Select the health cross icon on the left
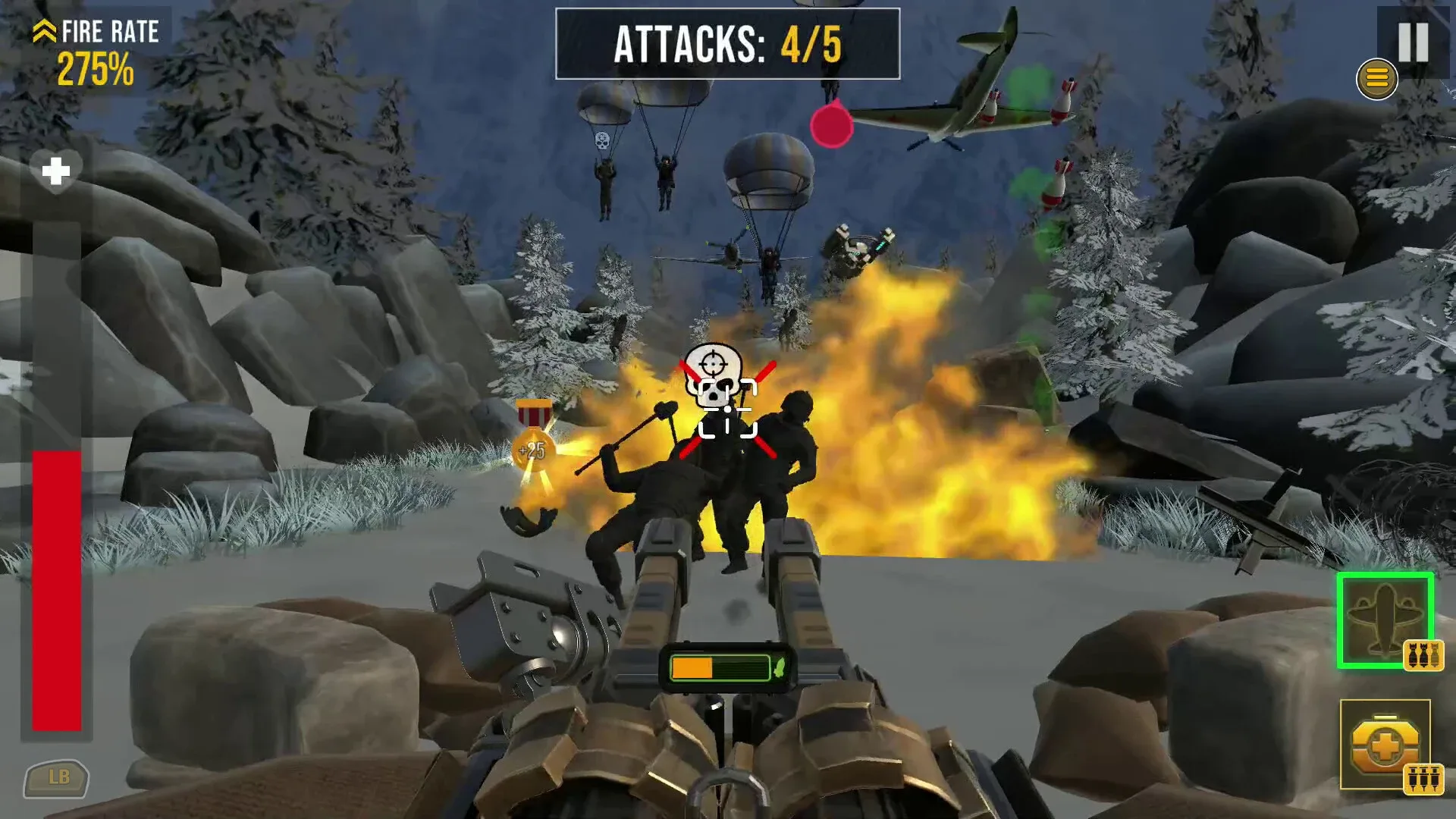1456x819 pixels. (x=57, y=173)
